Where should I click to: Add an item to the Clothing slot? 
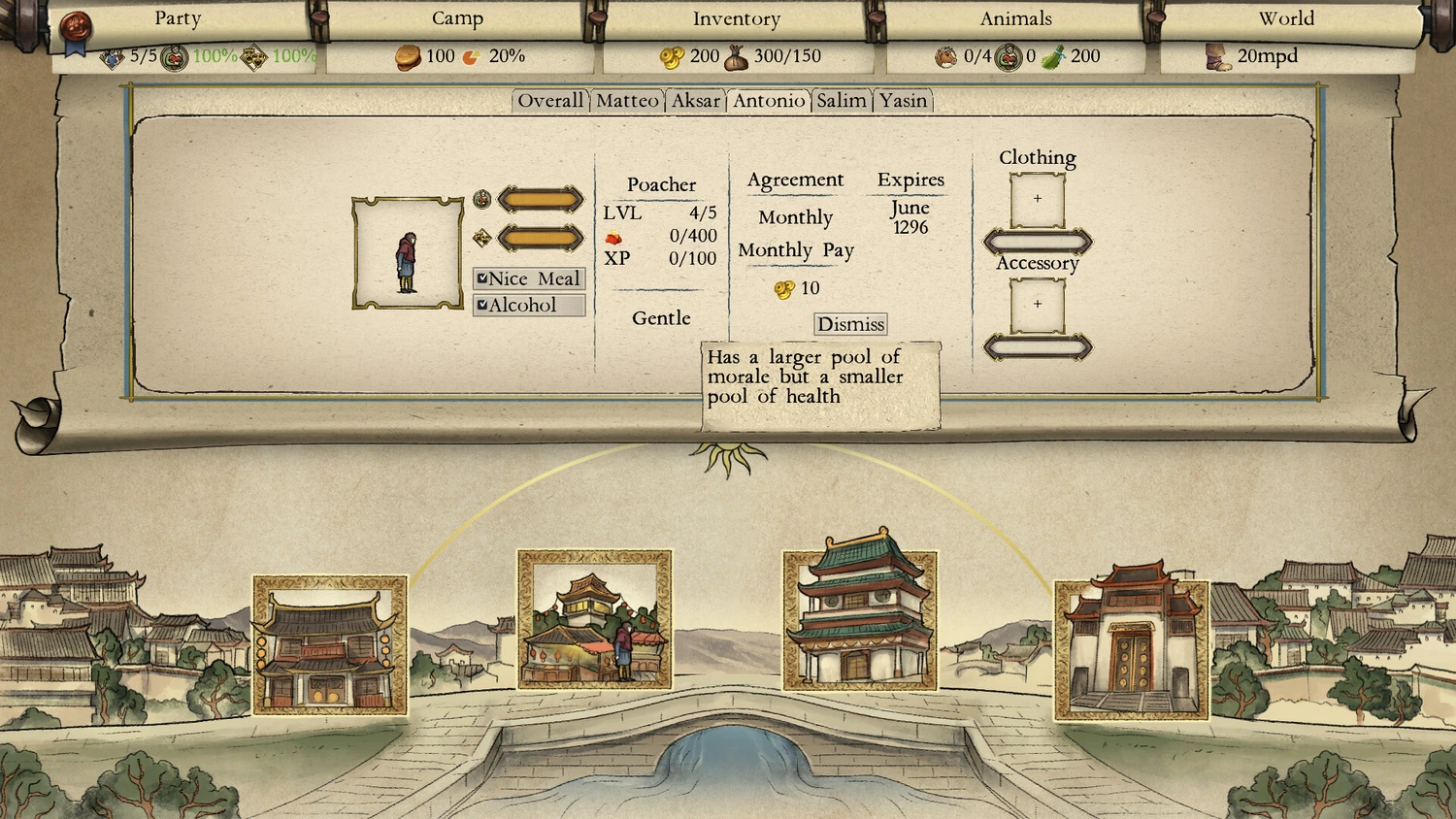1038,200
